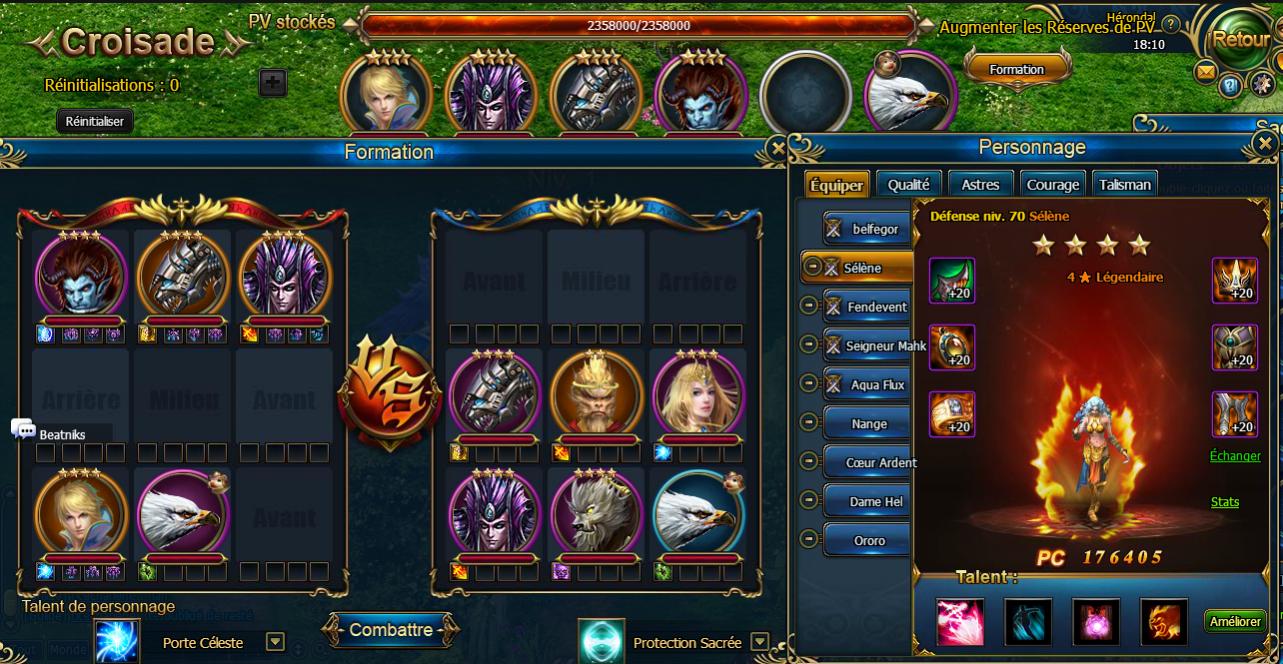Show the Courage tab
Screen dimensions: 1283x664
[1052, 184]
